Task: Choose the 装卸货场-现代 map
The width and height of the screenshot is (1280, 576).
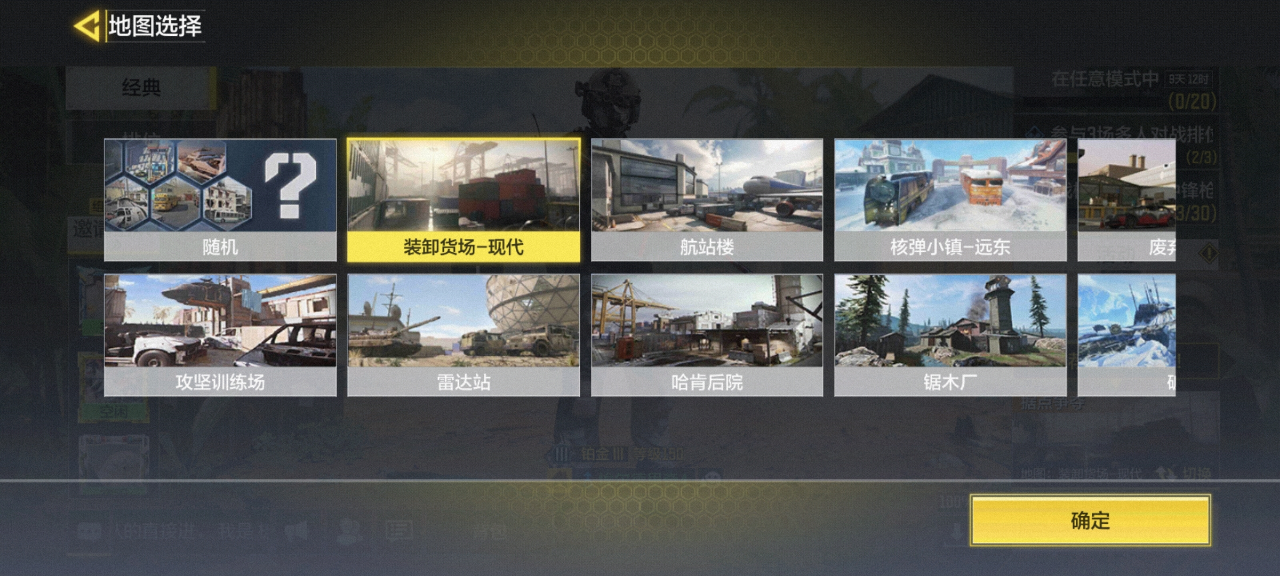Action: coord(463,200)
